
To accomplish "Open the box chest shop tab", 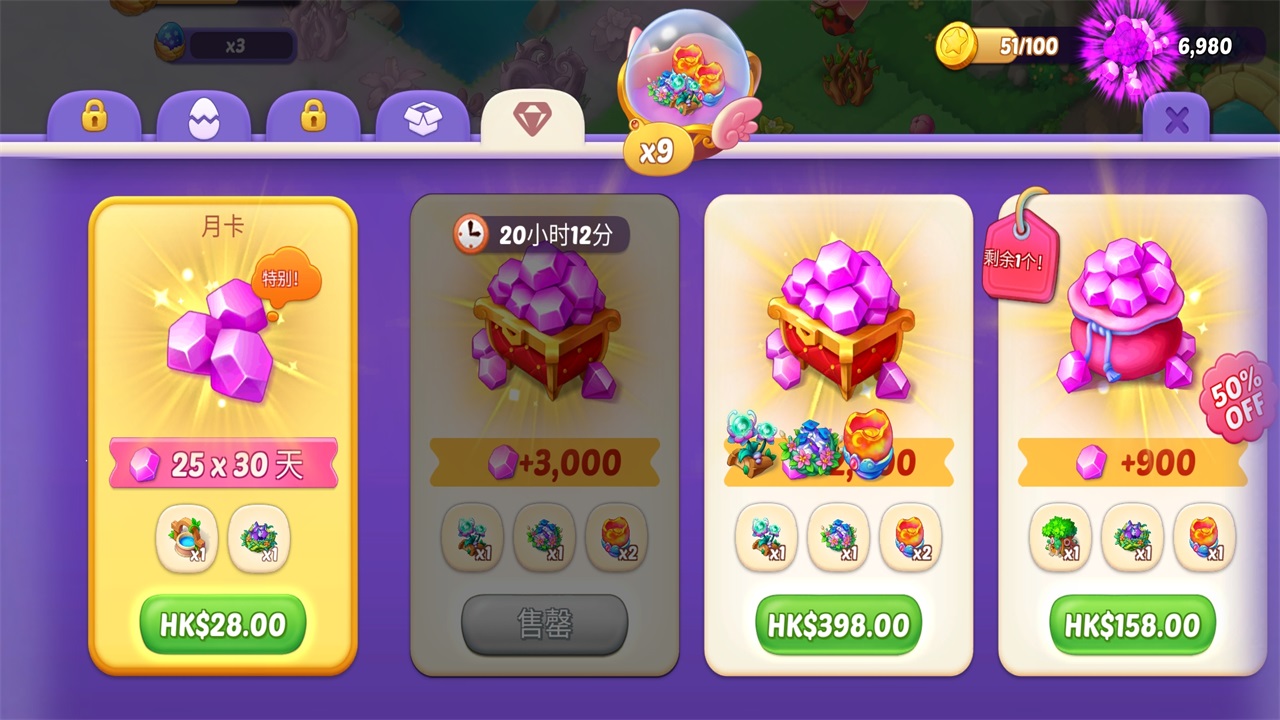I will pyautogui.click(x=422, y=119).
